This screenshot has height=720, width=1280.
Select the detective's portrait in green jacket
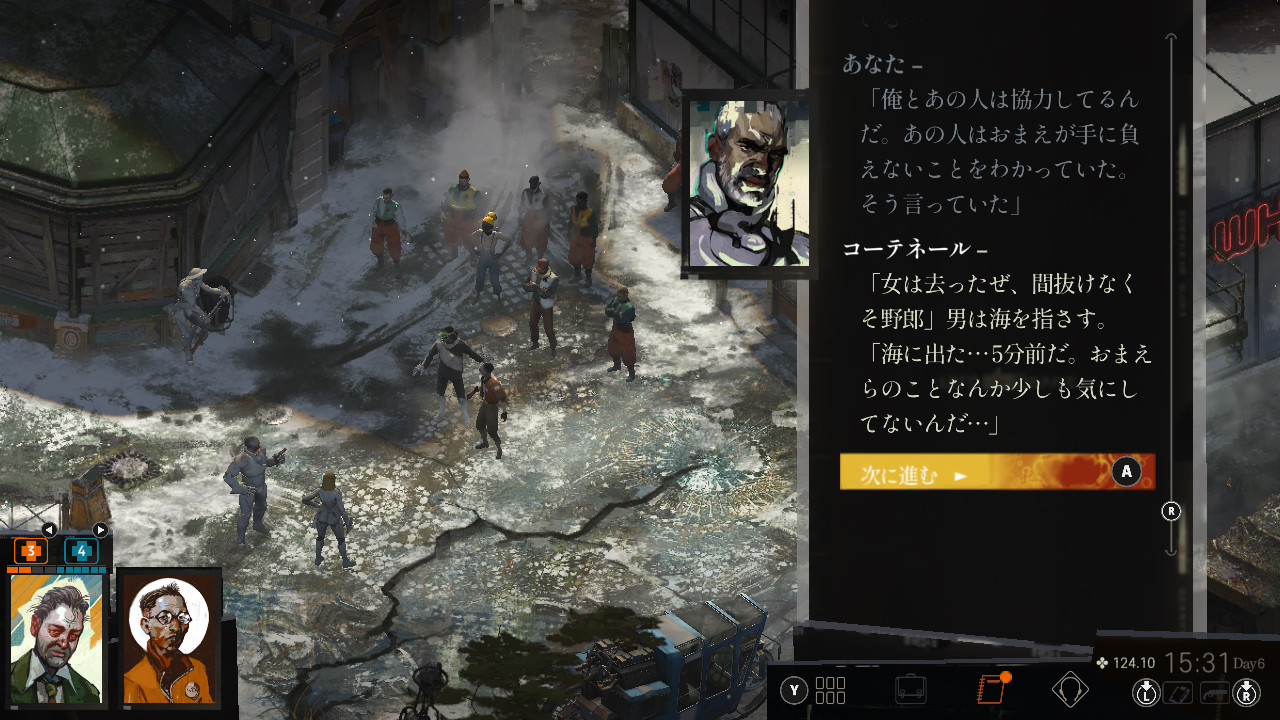click(57, 639)
